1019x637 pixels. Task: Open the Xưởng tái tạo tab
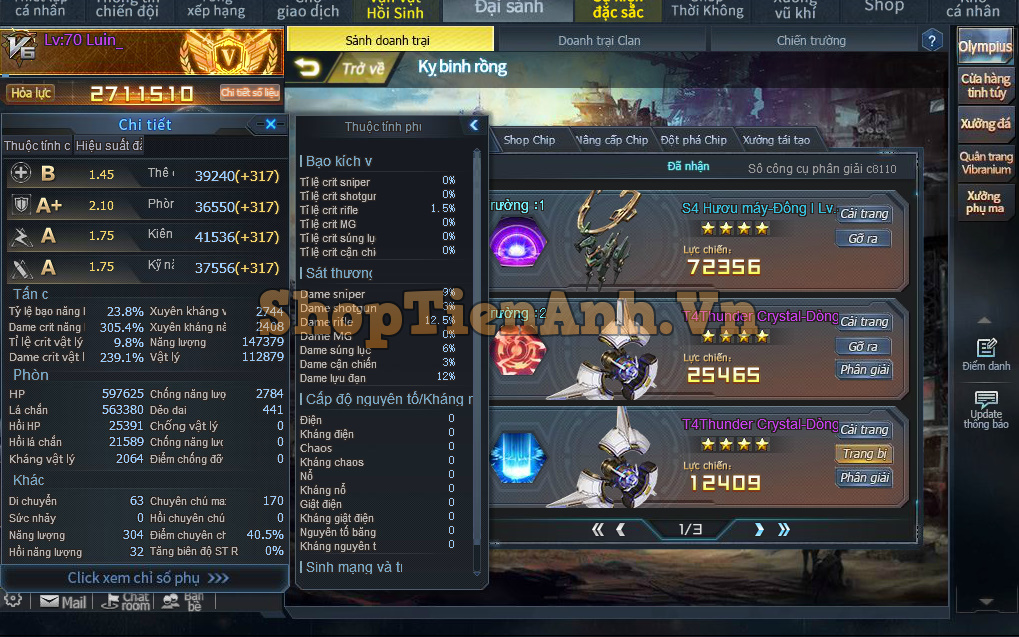click(776, 140)
